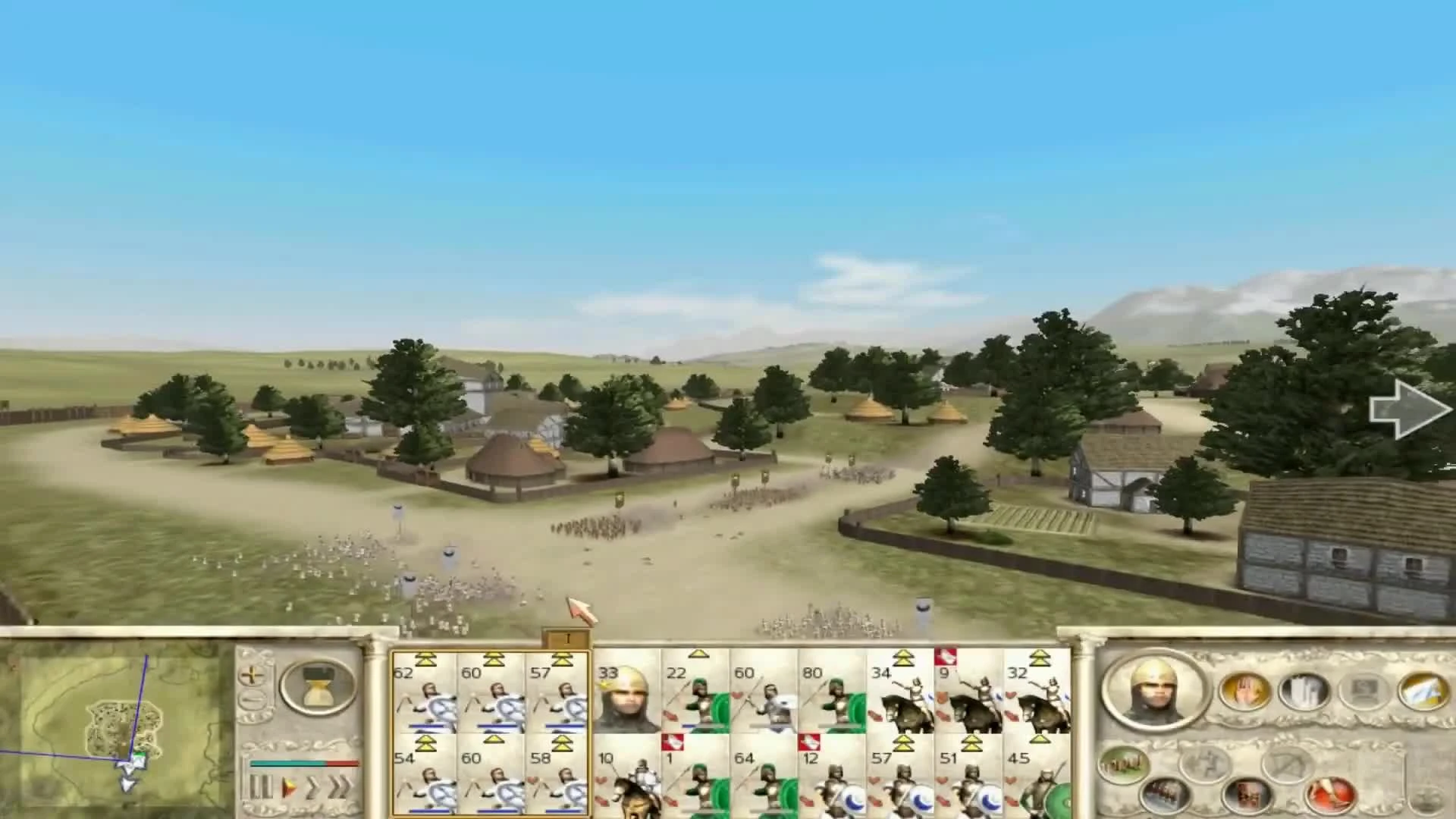
Task: Enable guard mode with the red icon
Action: pyautogui.click(x=1332, y=795)
